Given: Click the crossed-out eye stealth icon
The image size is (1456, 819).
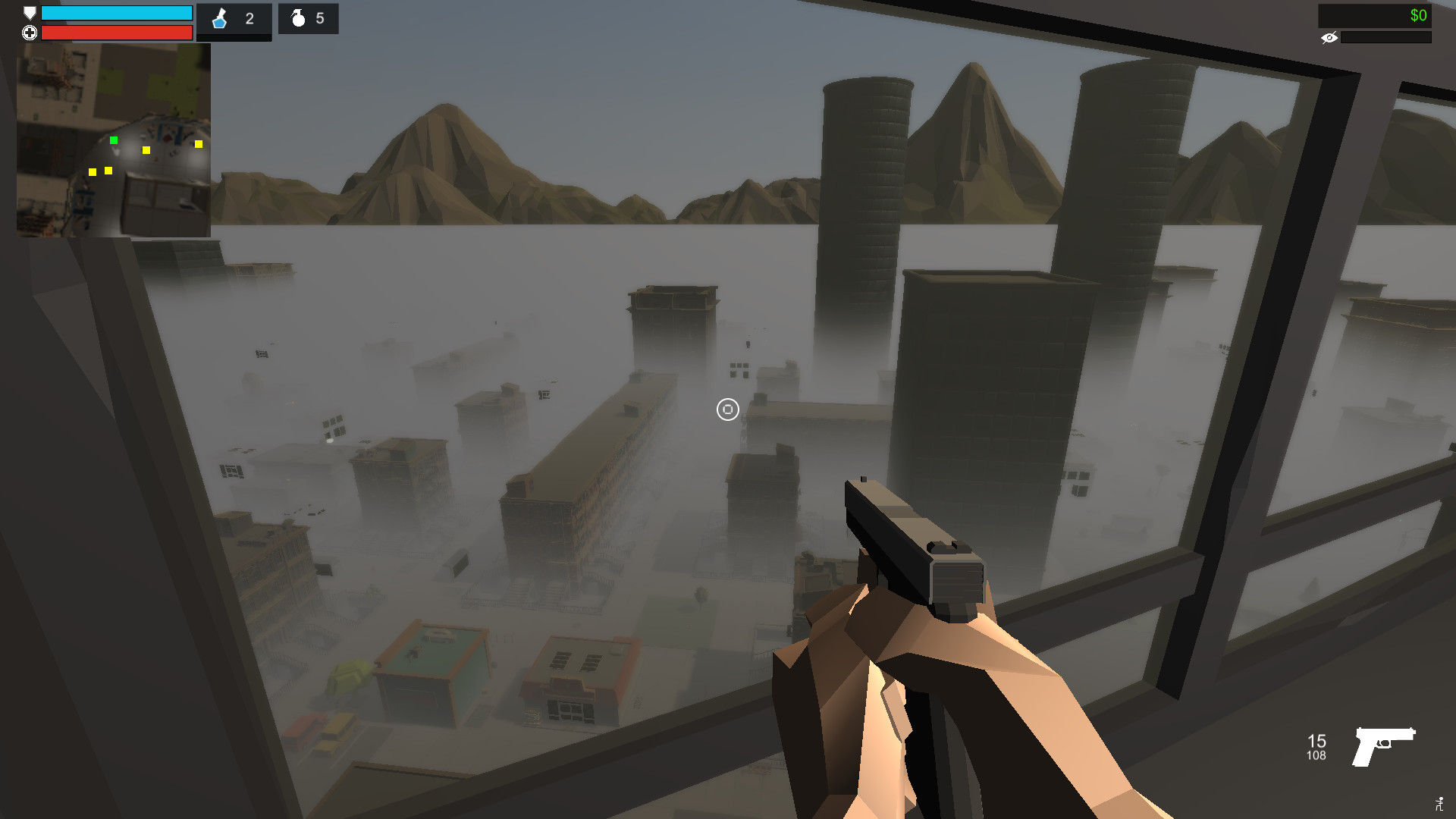Looking at the screenshot, I should pyautogui.click(x=1329, y=37).
